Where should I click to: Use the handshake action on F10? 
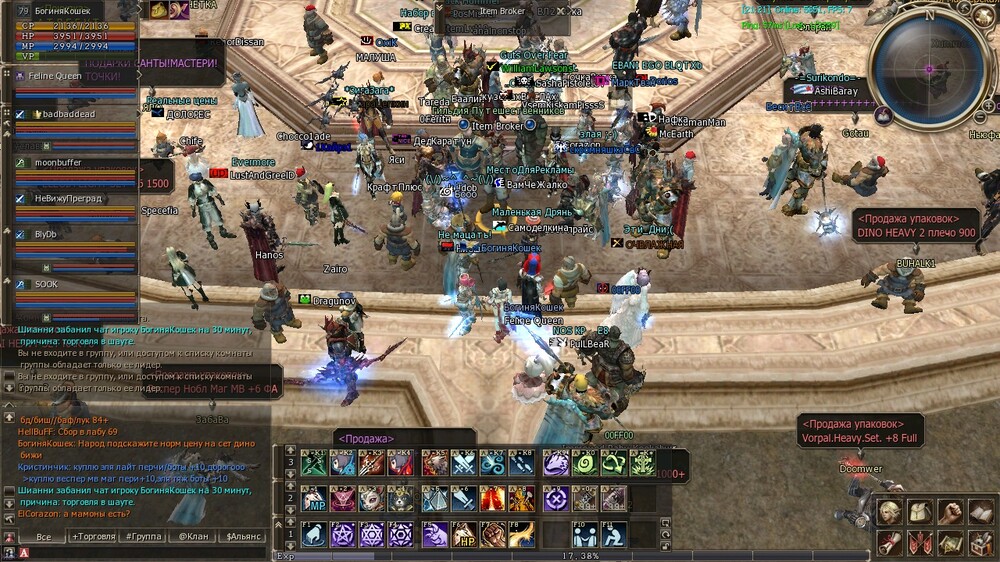pyautogui.click(x=586, y=534)
